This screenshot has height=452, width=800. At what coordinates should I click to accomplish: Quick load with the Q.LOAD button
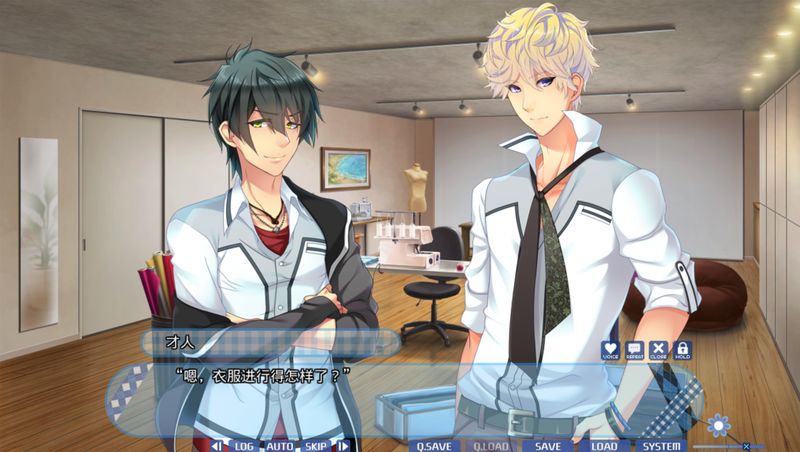point(491,446)
